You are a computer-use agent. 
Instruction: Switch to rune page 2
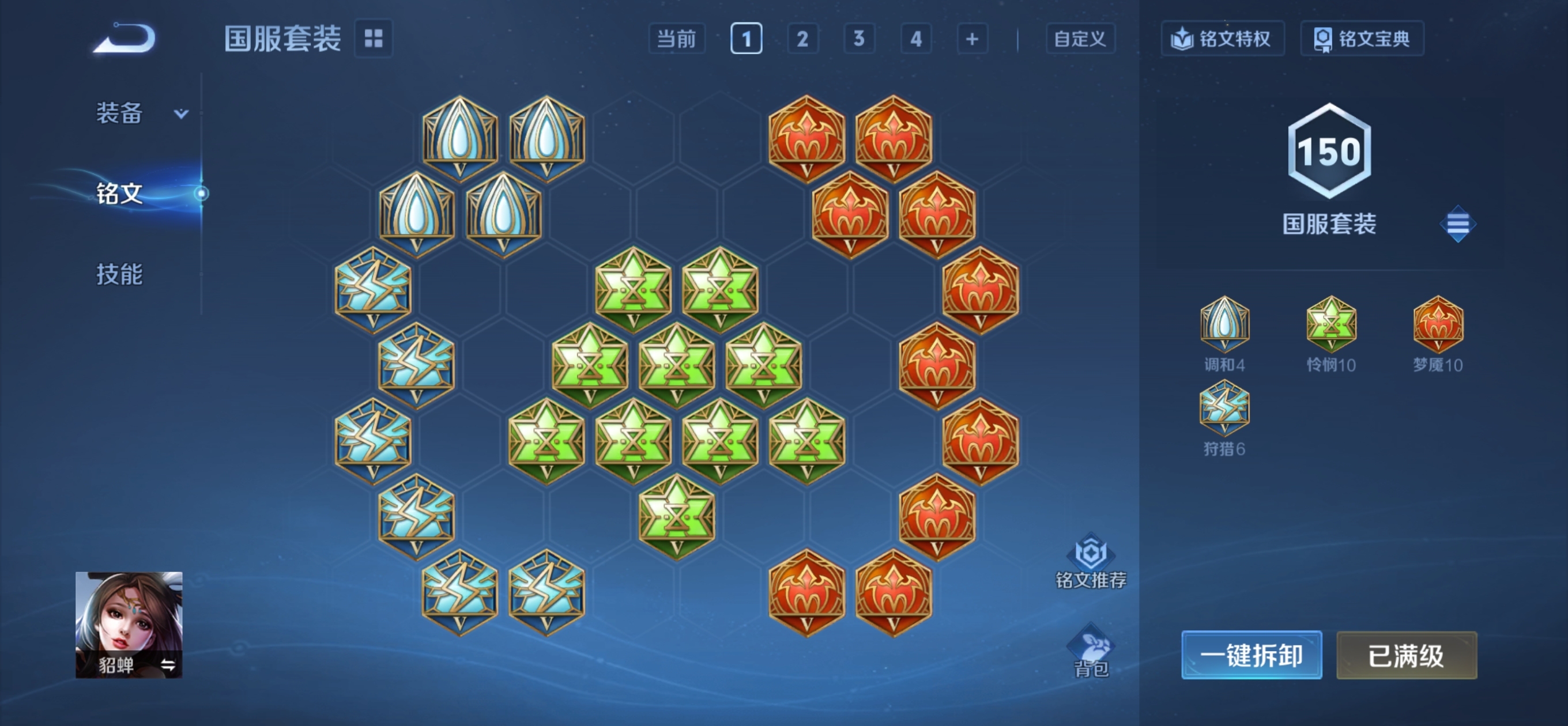(x=802, y=39)
